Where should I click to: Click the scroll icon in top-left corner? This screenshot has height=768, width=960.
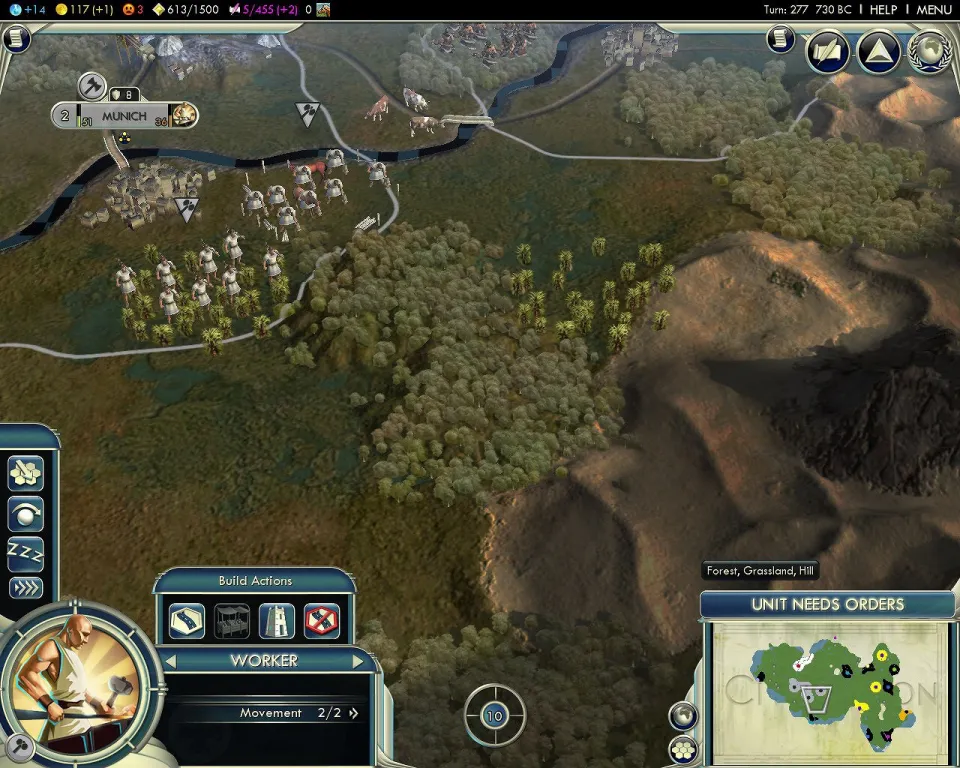[17, 39]
